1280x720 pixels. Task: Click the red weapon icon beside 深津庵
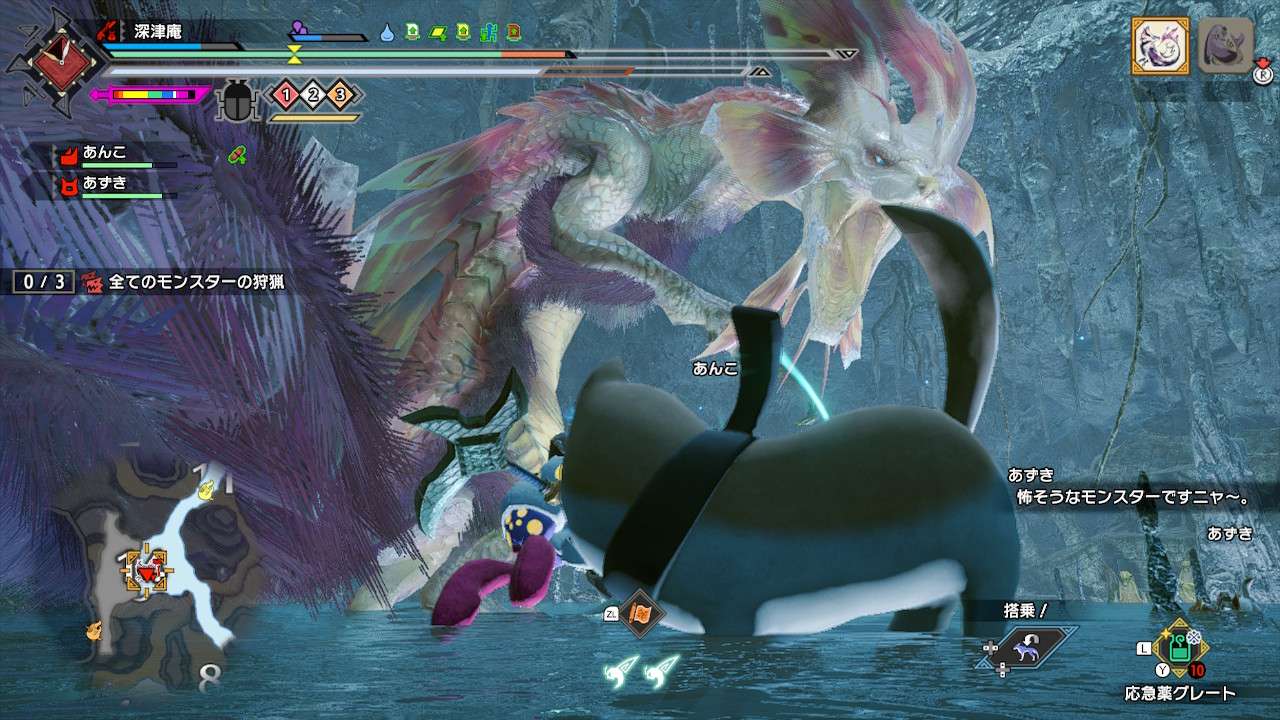coord(109,31)
